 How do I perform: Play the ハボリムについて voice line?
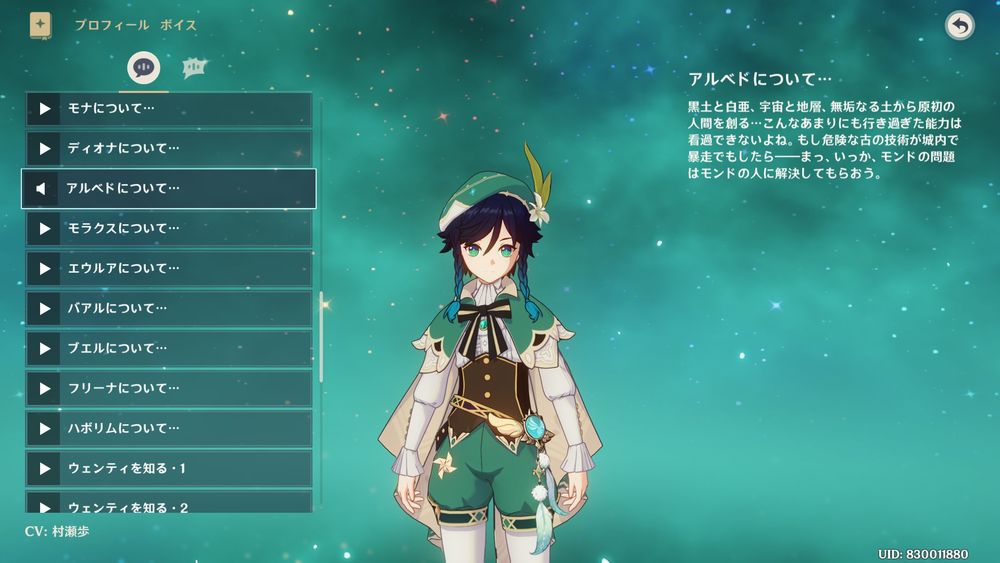coord(168,429)
